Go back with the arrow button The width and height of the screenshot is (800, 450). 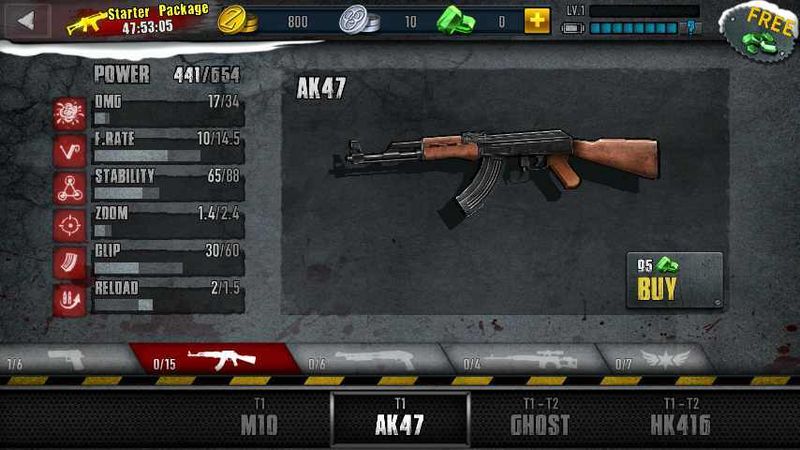pyautogui.click(x=27, y=19)
